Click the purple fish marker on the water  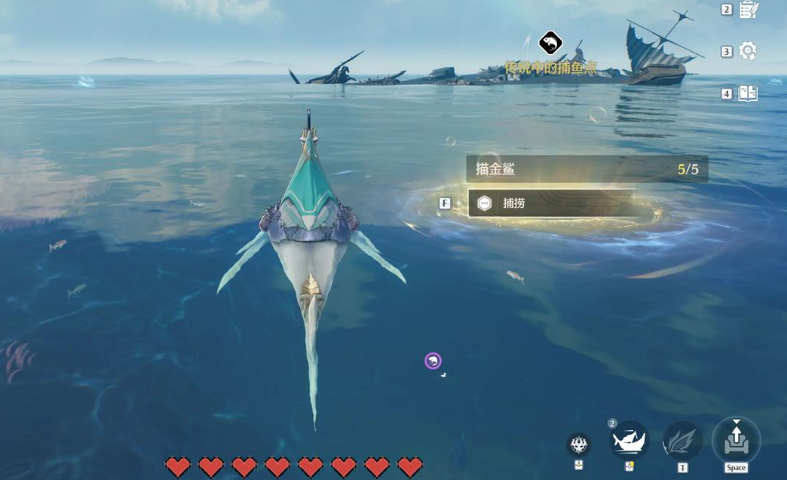coord(433,361)
